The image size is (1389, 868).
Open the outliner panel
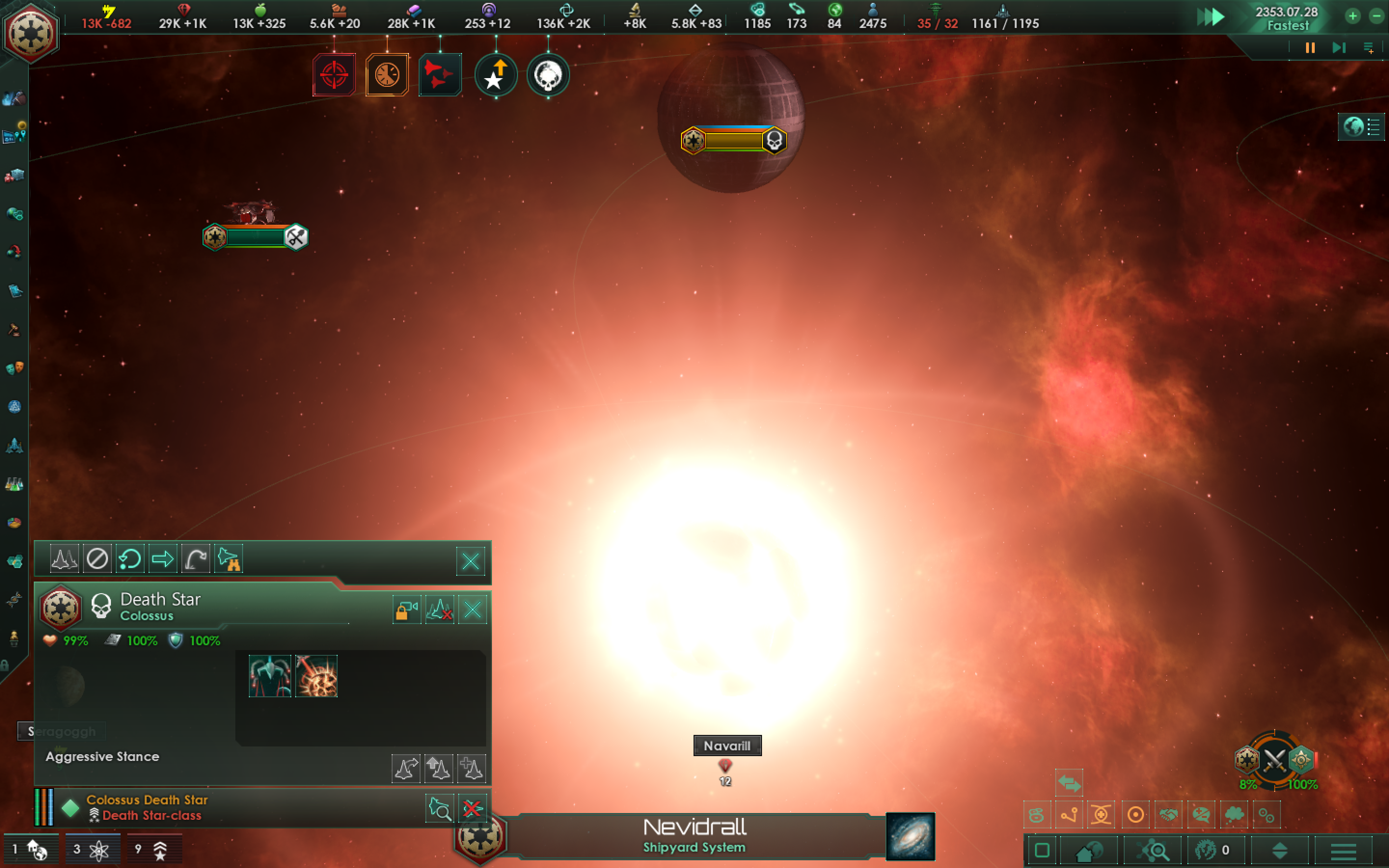click(x=1361, y=127)
